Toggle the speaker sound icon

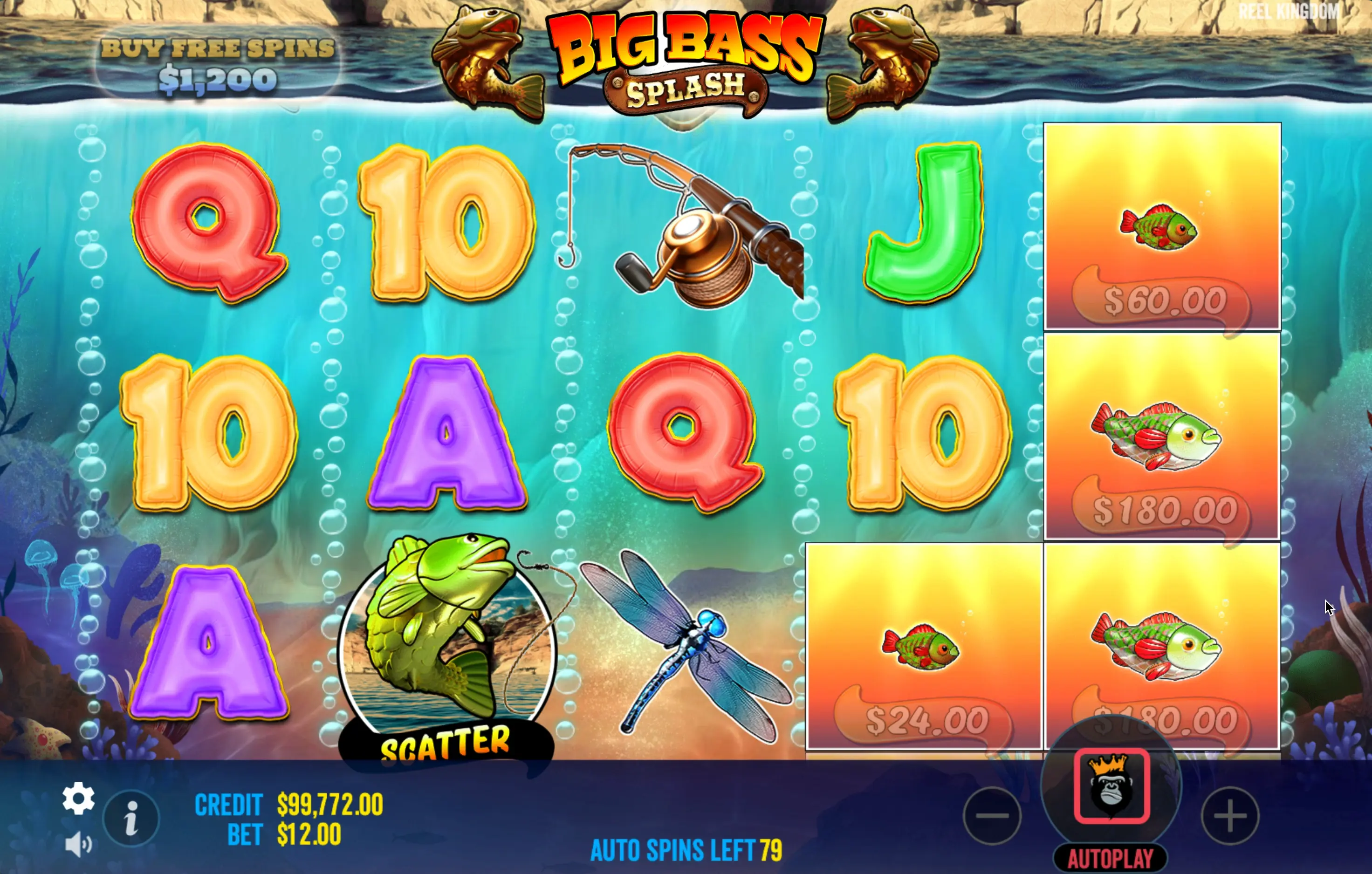(78, 844)
